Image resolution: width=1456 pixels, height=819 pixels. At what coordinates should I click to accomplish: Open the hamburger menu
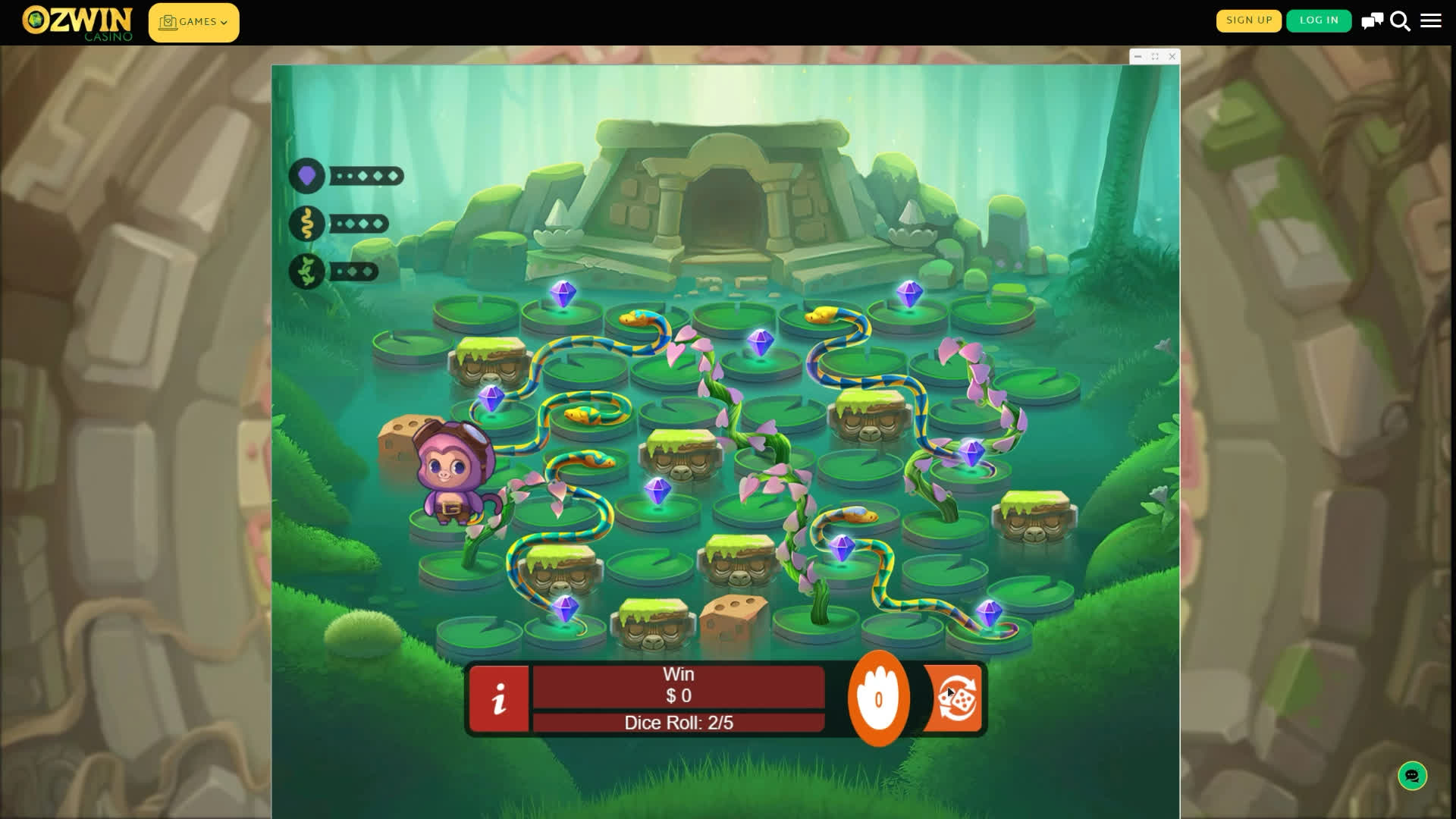(x=1431, y=21)
